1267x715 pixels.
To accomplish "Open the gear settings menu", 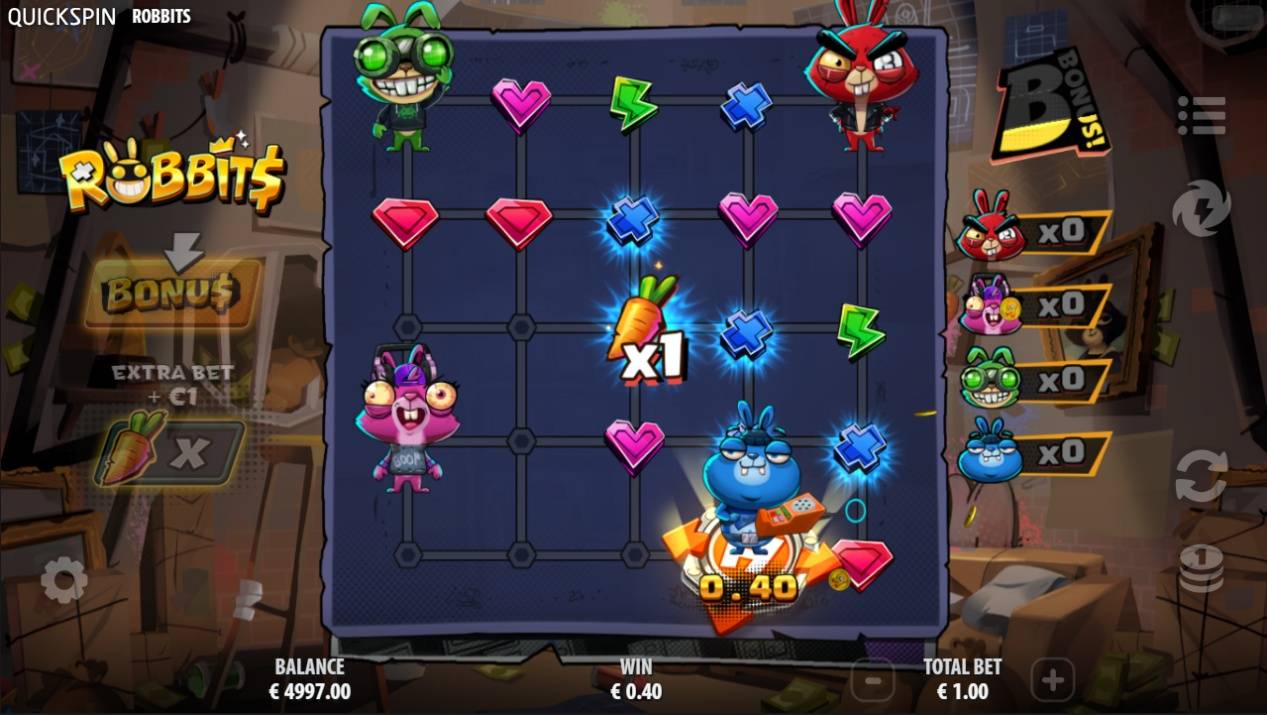I will (64, 579).
